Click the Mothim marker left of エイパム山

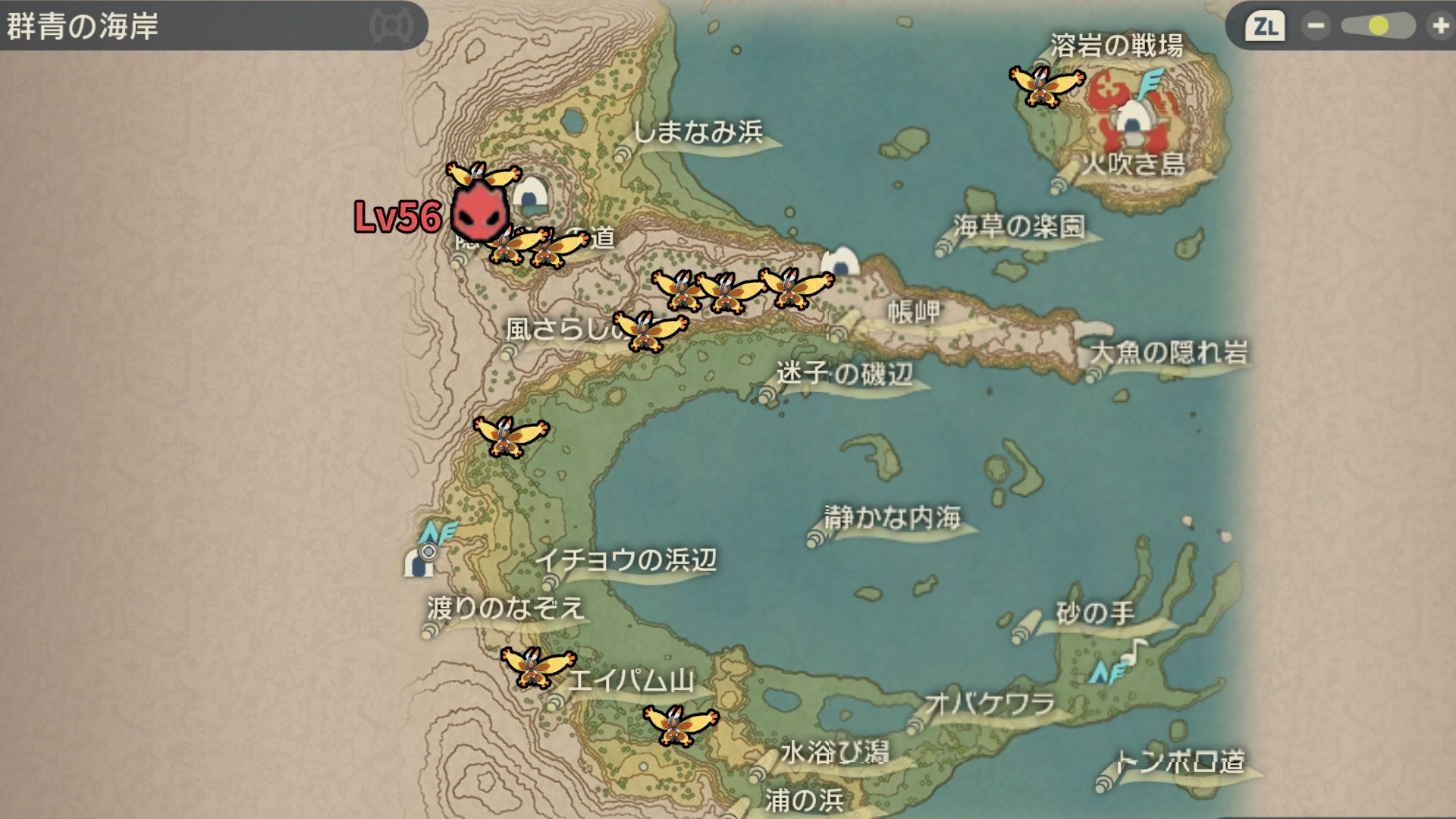[x=537, y=666]
